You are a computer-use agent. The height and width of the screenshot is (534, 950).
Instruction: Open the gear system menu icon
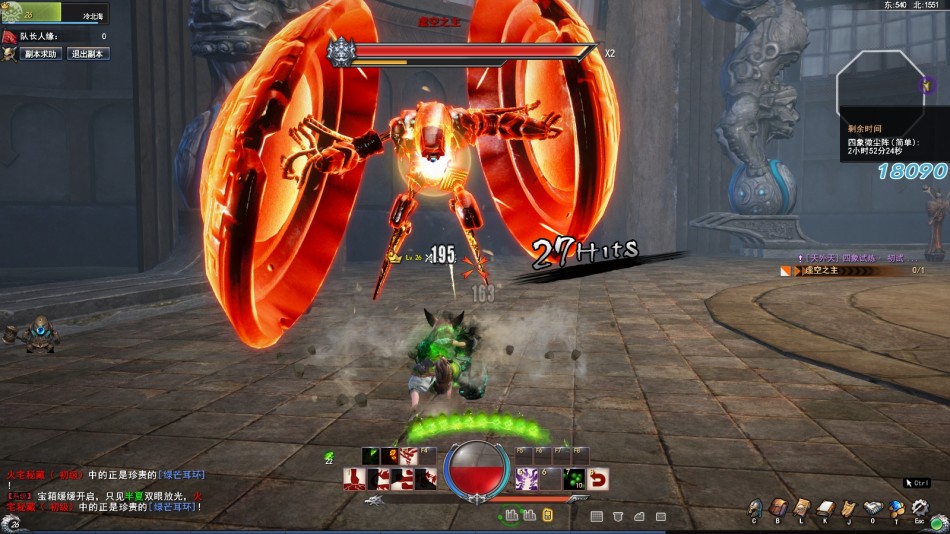pyautogui.click(x=919, y=508)
